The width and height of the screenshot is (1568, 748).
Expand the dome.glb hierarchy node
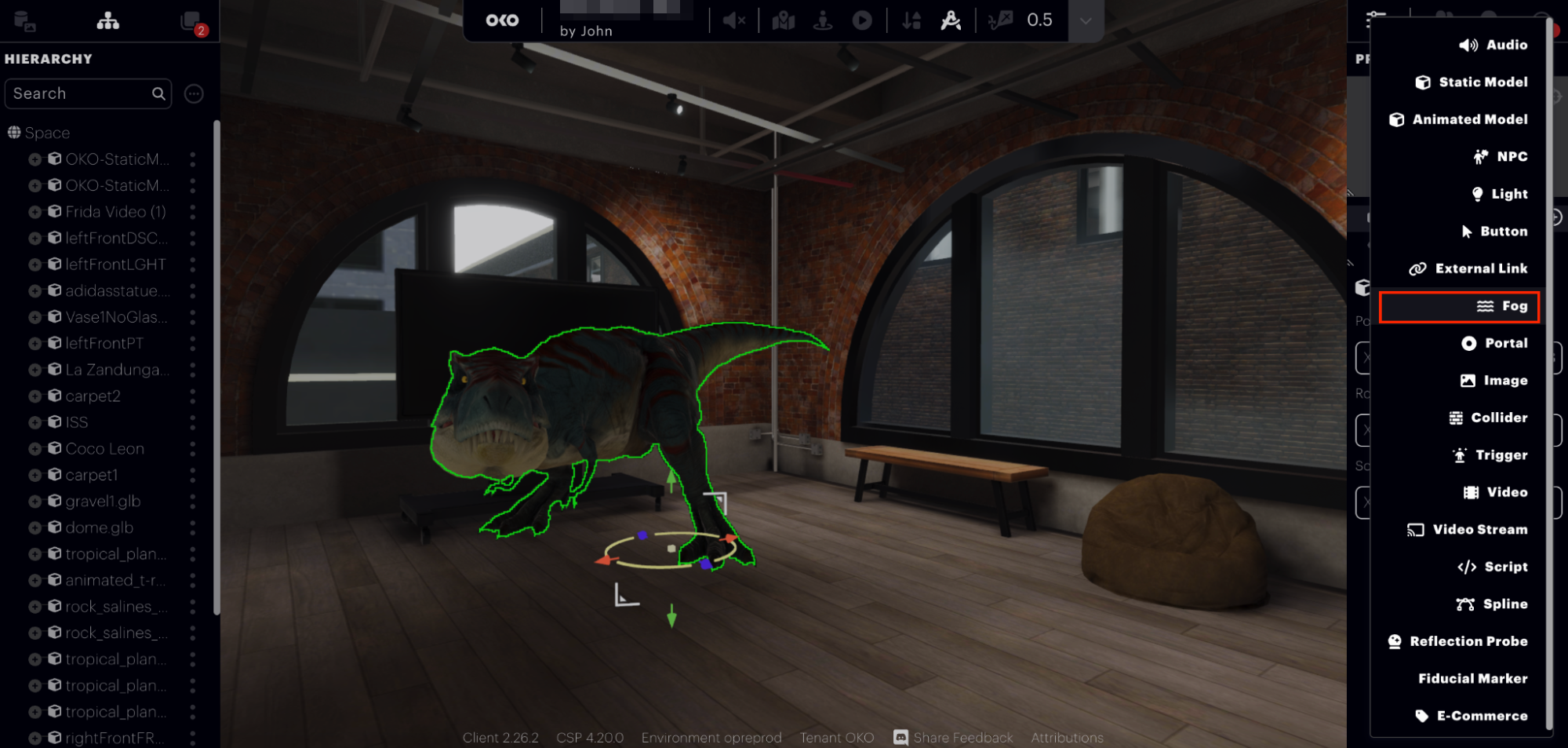pos(35,528)
